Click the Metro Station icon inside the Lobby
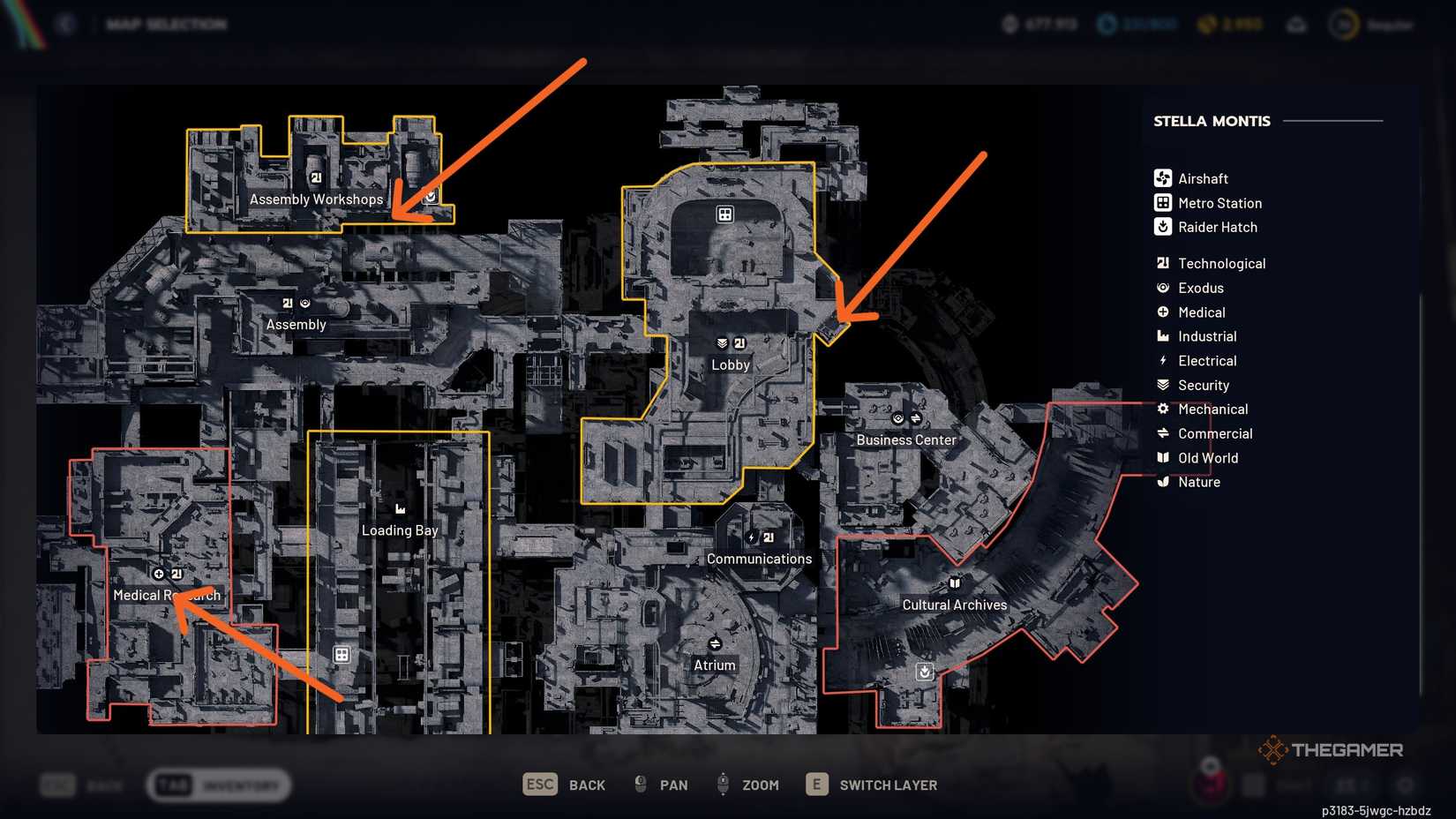Viewport: 1456px width, 819px height. (x=724, y=214)
